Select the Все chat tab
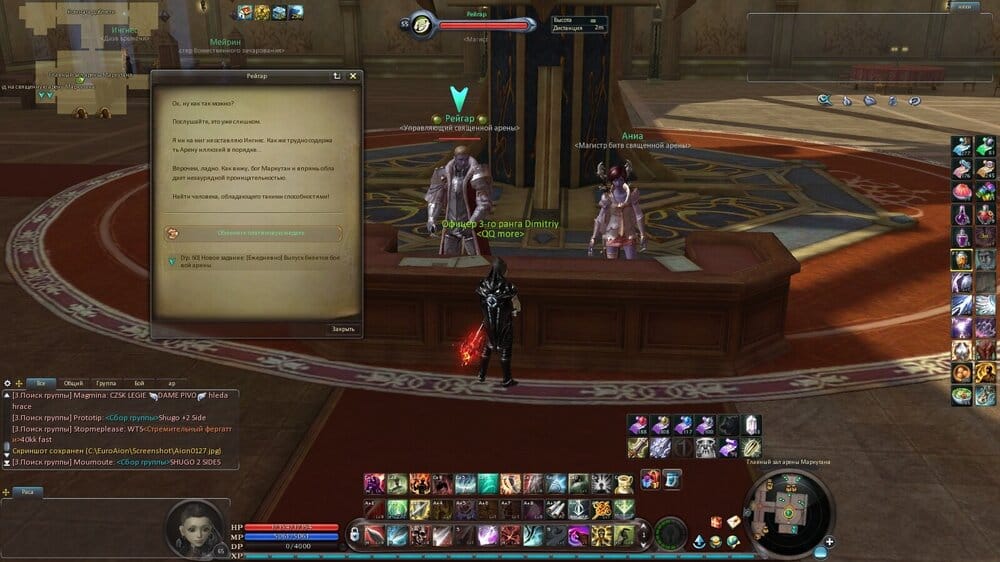Image resolution: width=1000 pixels, height=562 pixels. [x=41, y=383]
